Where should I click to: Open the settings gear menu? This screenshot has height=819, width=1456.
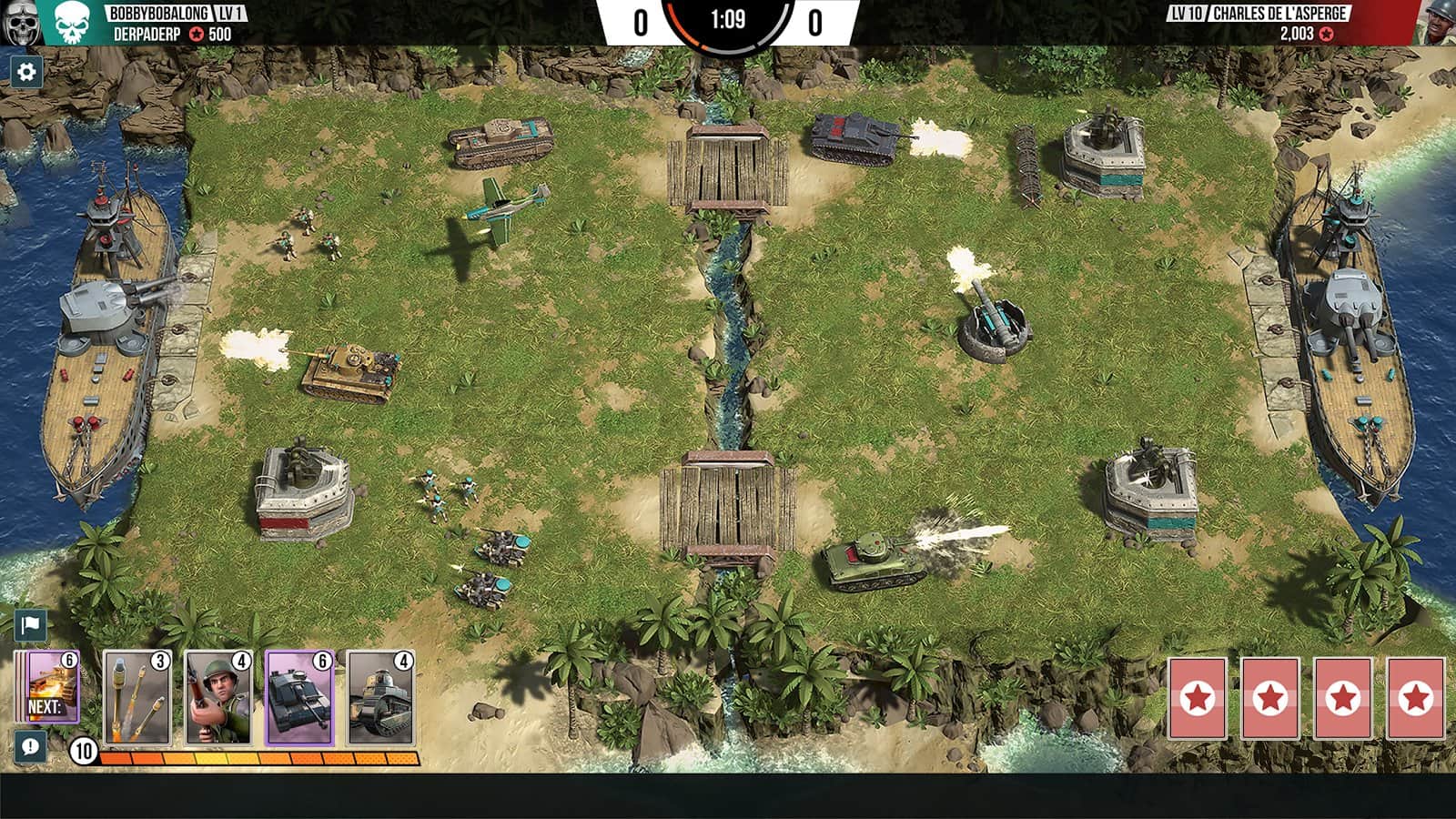[x=26, y=71]
